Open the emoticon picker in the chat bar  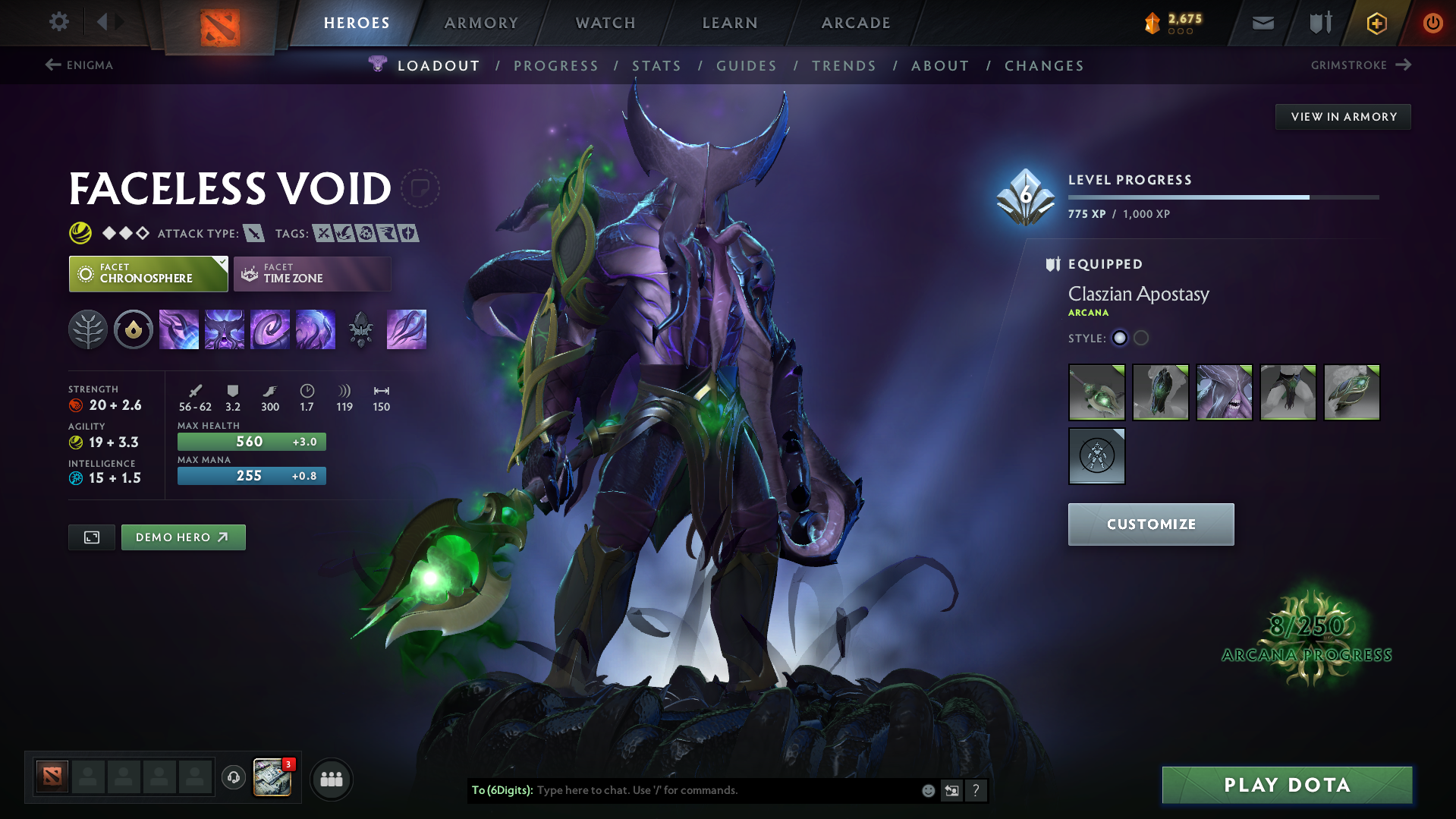point(927,790)
